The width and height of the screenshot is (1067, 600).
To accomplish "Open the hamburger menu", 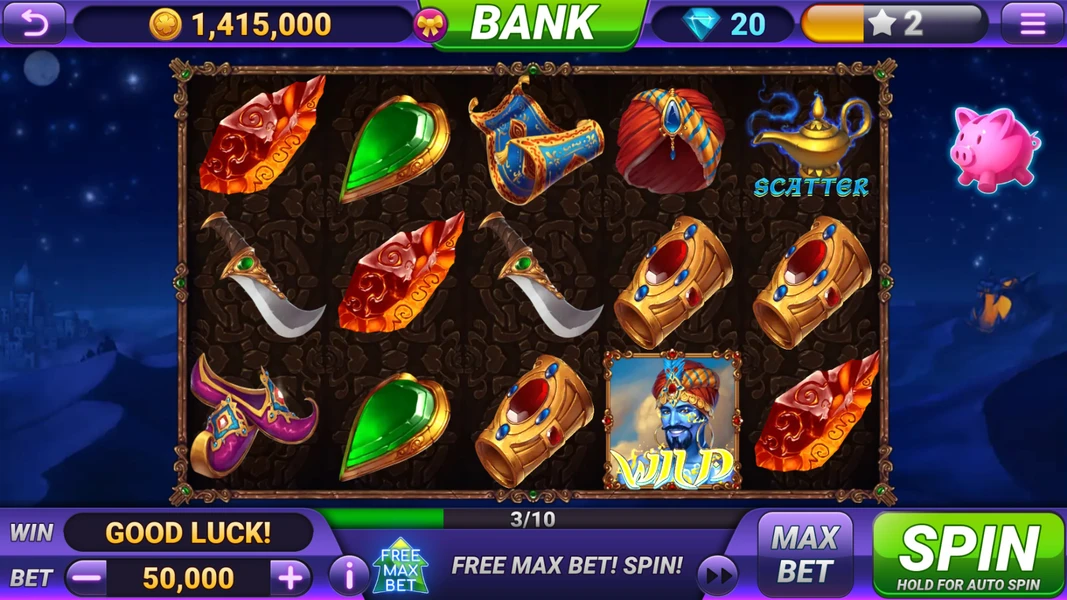I will tap(1032, 23).
